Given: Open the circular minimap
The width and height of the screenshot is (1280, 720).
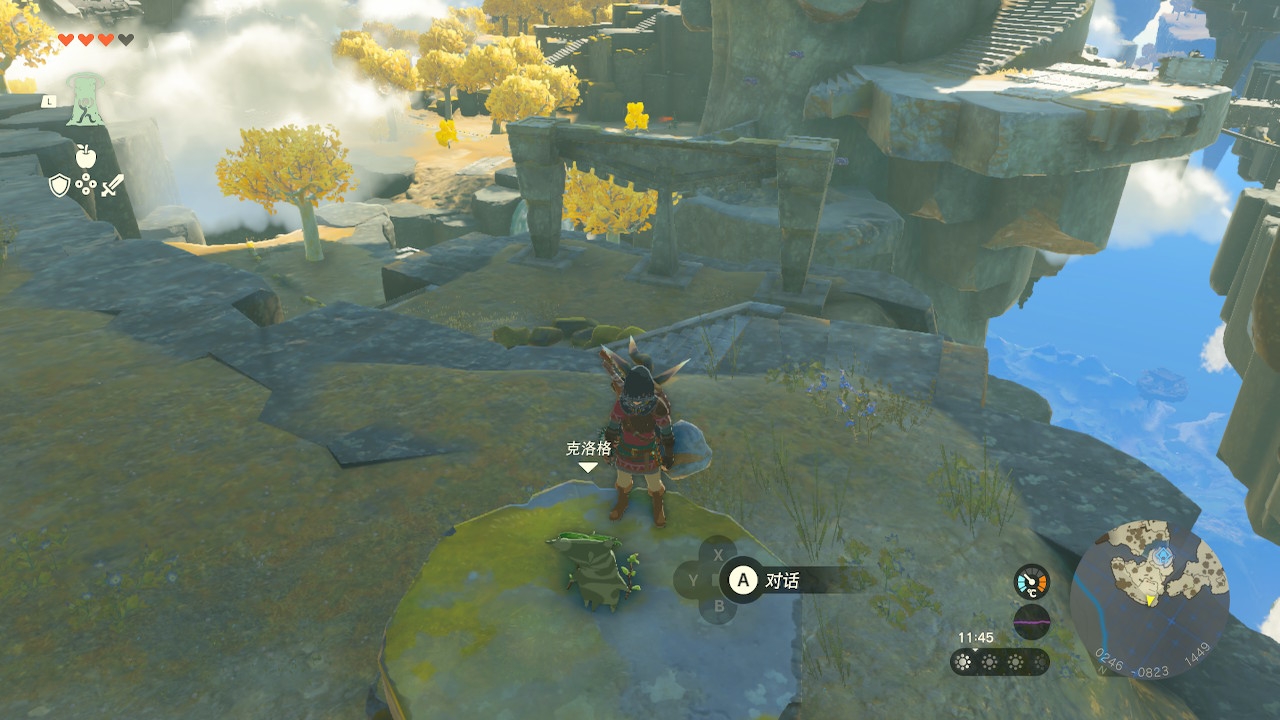Looking at the screenshot, I should tap(1149, 598).
